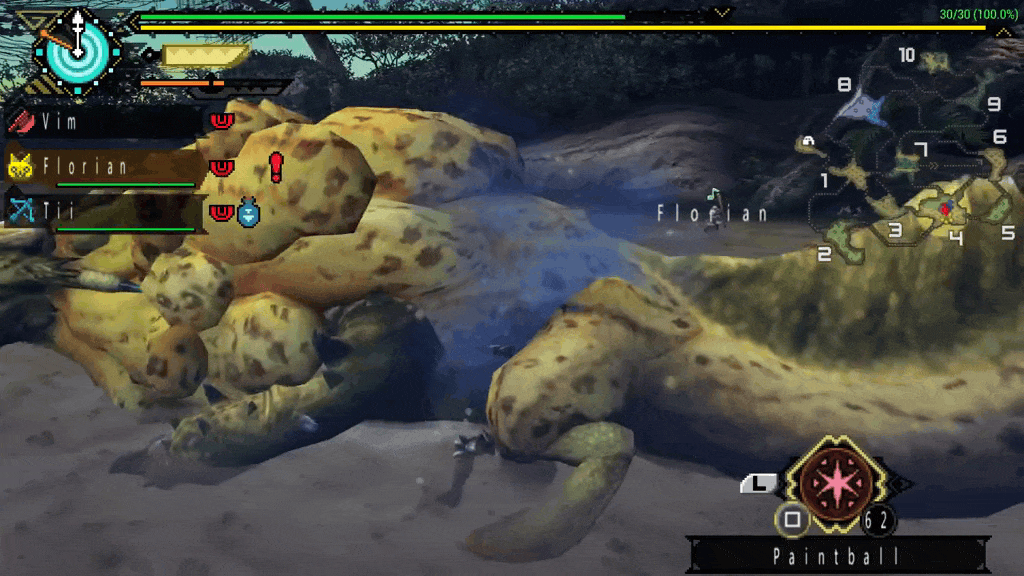Select Vim in the party list
1024x576 pixels.
coord(104,122)
